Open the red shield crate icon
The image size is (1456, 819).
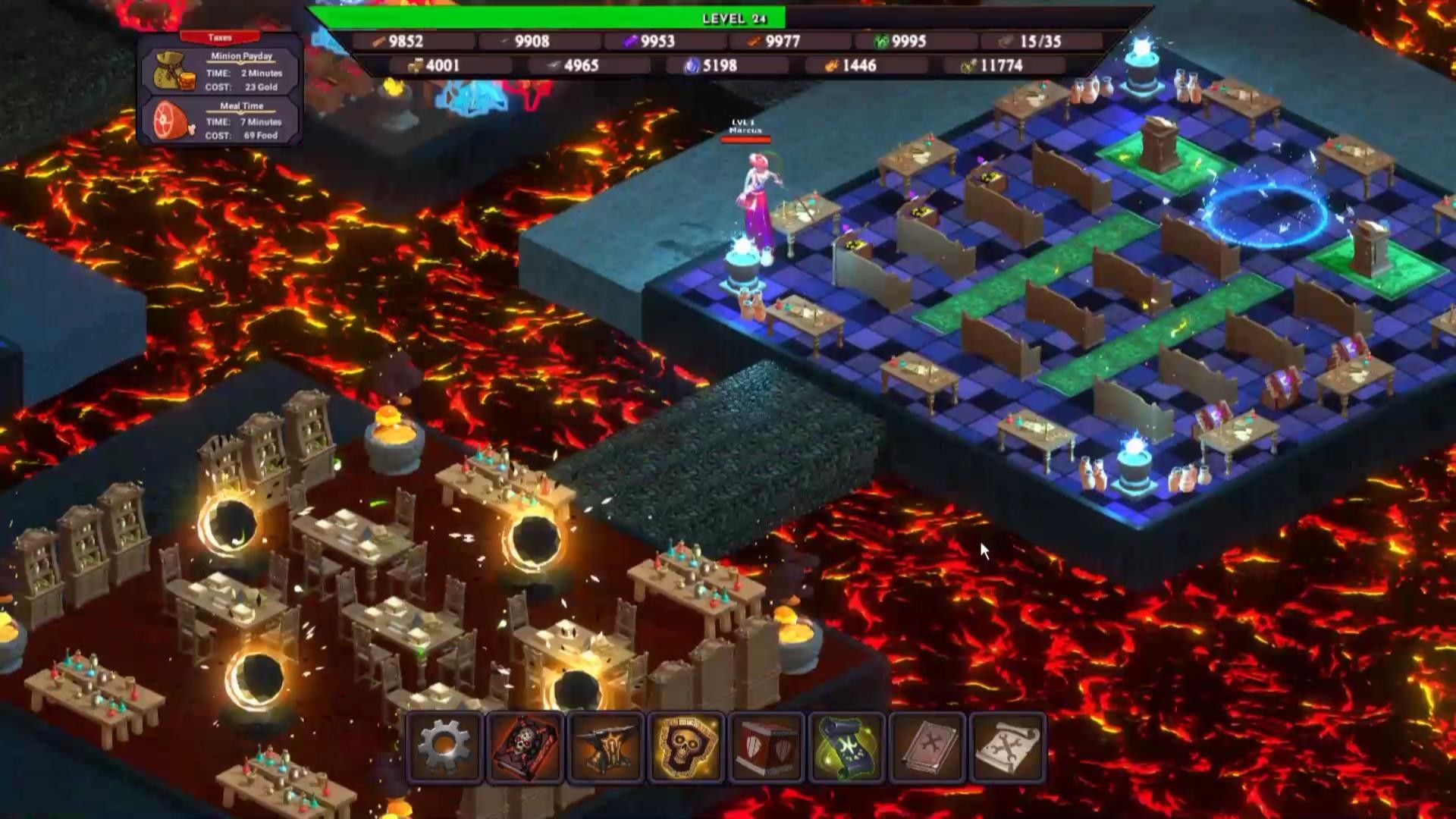767,747
